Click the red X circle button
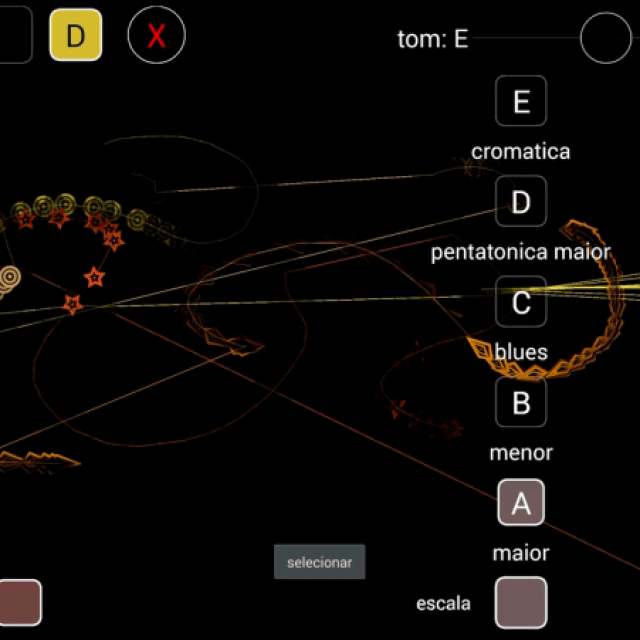The image size is (640, 640). tap(156, 36)
